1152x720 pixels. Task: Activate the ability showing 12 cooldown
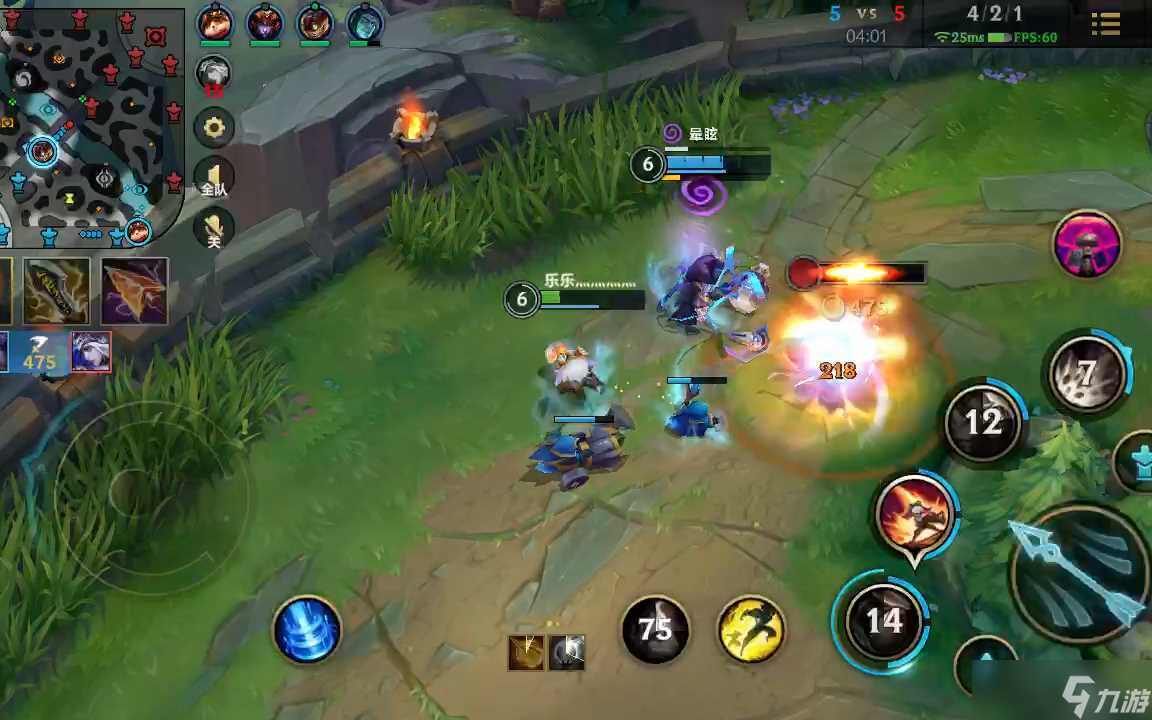click(x=982, y=422)
